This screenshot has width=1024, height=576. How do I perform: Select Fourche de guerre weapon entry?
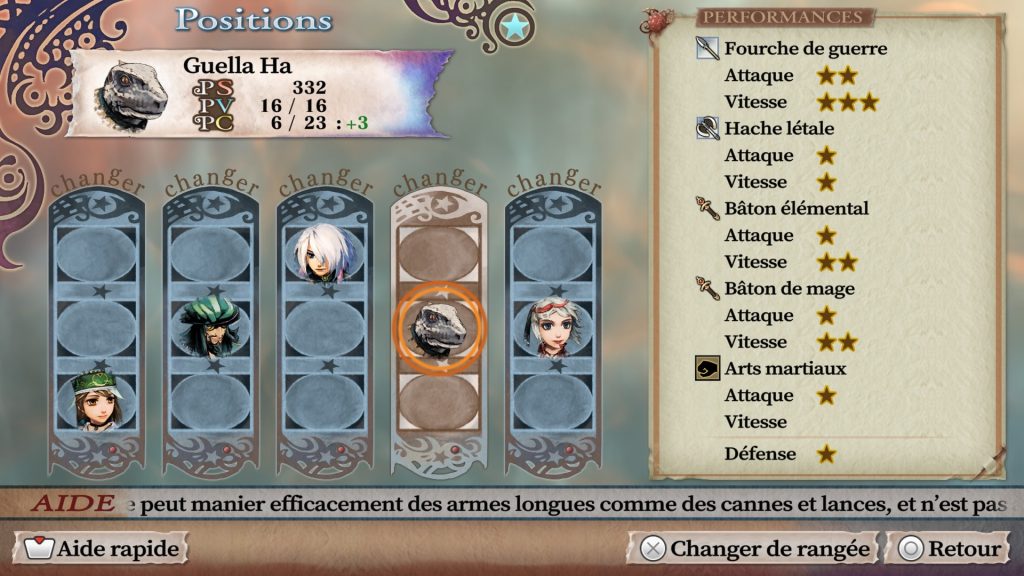(804, 48)
